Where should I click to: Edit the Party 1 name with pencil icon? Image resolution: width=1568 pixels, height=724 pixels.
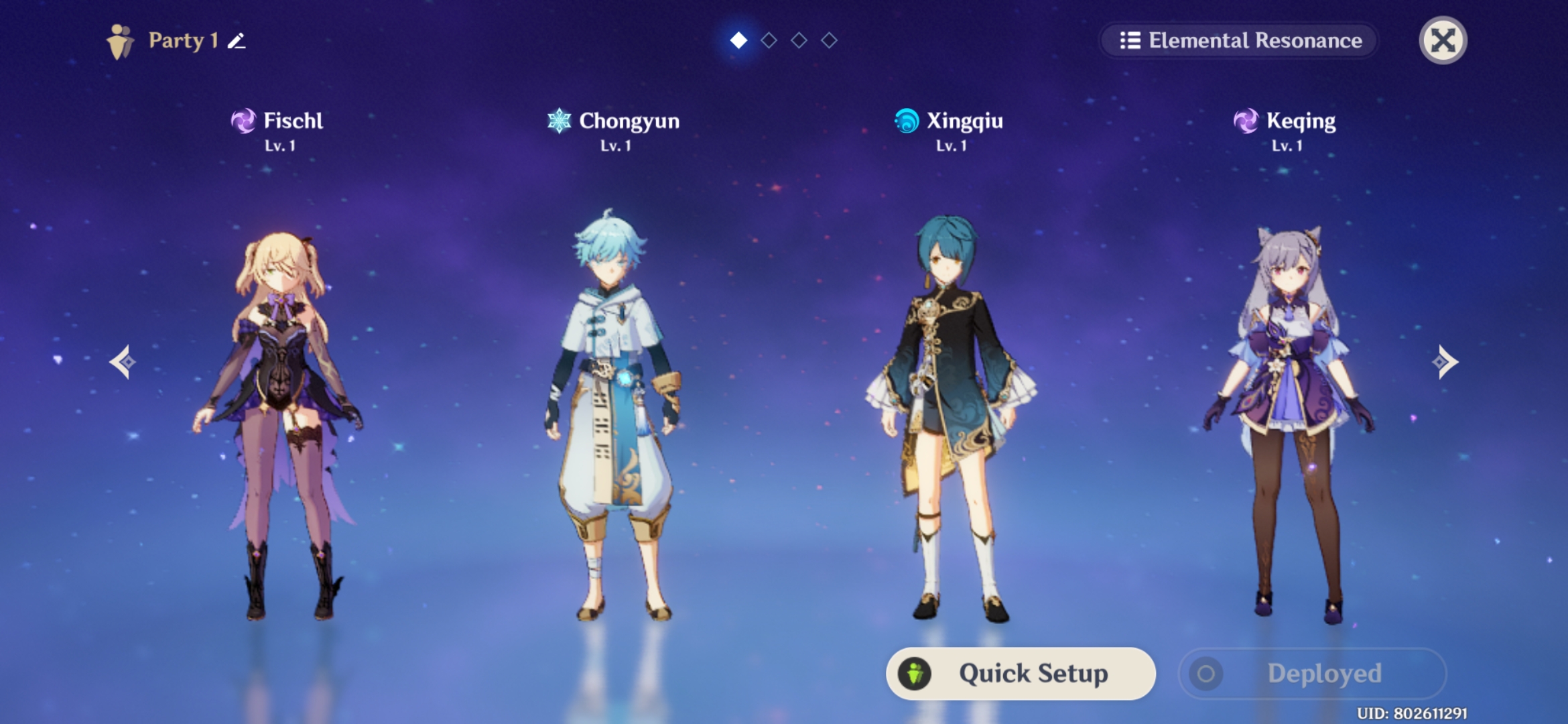click(237, 41)
